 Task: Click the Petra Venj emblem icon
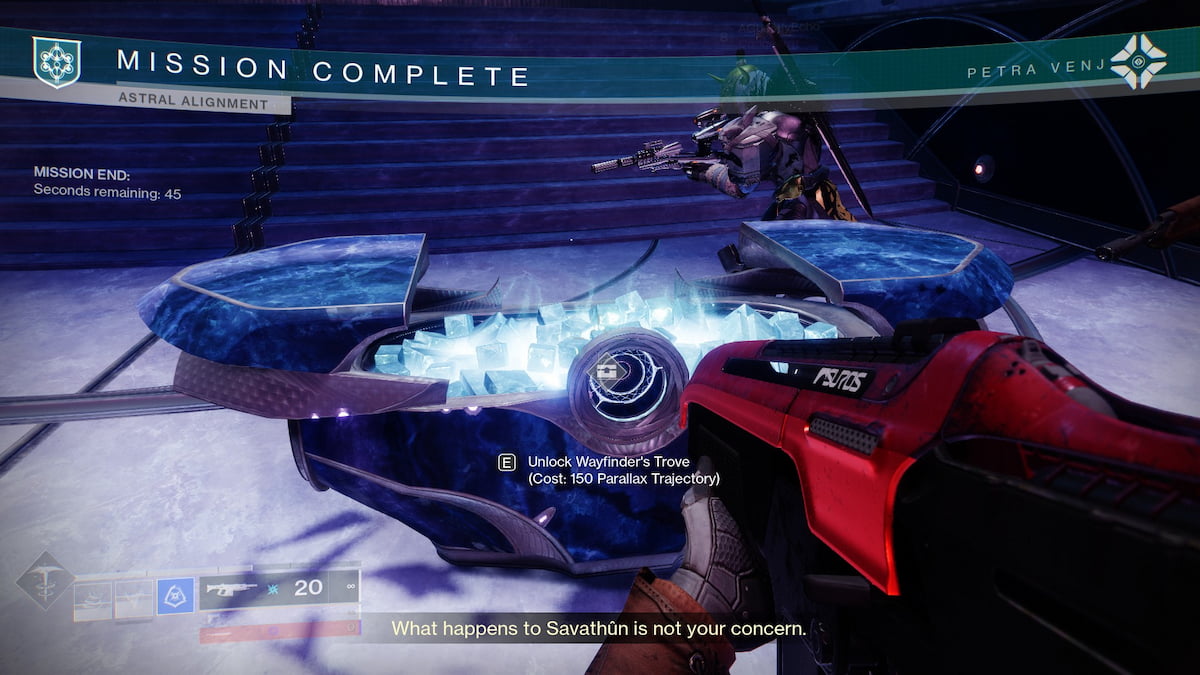pyautogui.click(x=1138, y=62)
